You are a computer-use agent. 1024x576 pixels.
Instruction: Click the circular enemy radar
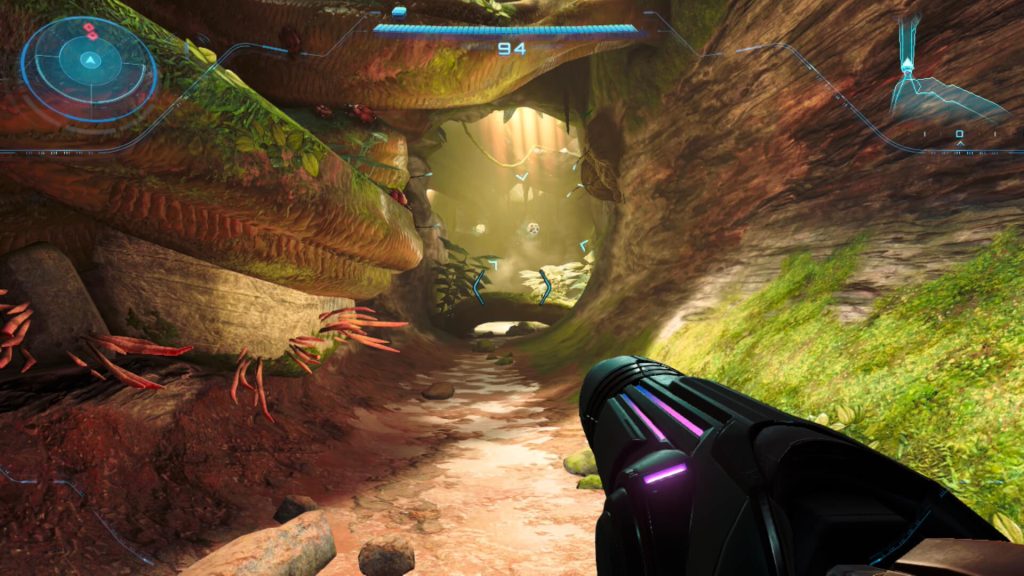[x=89, y=68]
